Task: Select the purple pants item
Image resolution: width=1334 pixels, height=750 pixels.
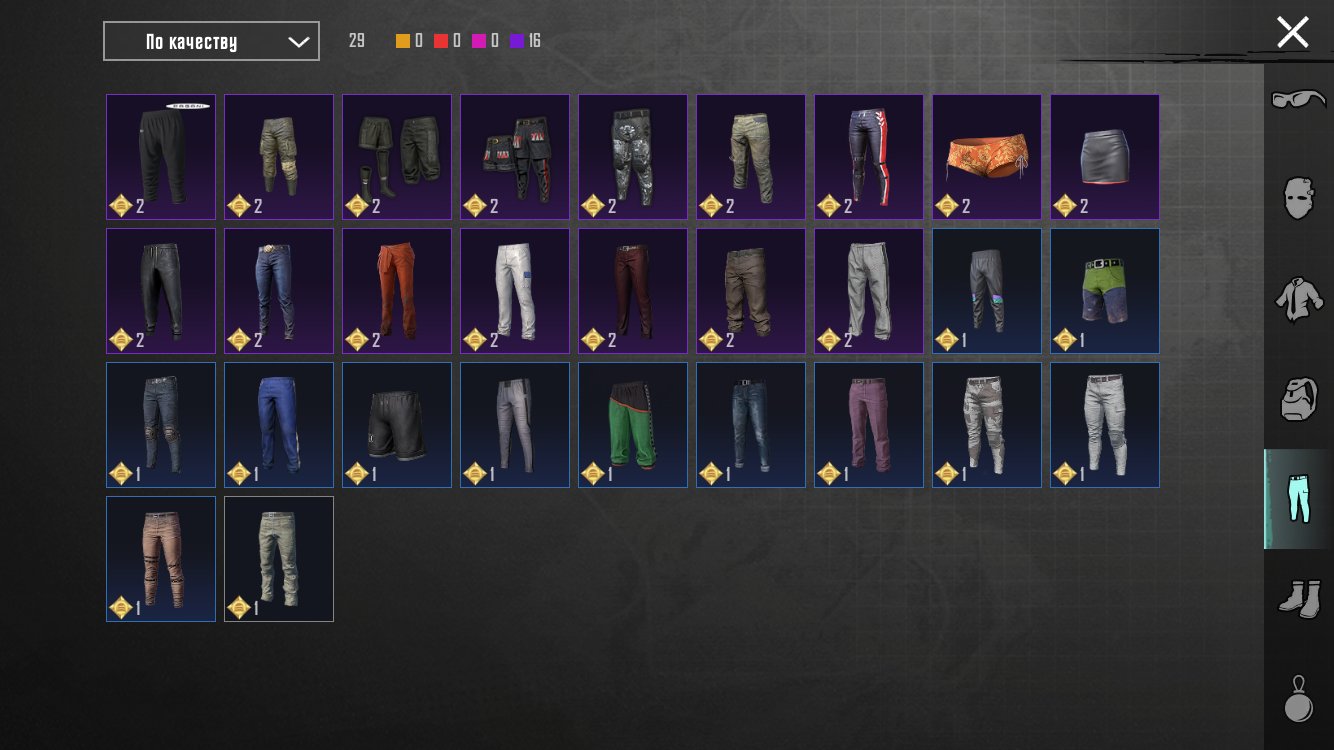Action: 869,425
